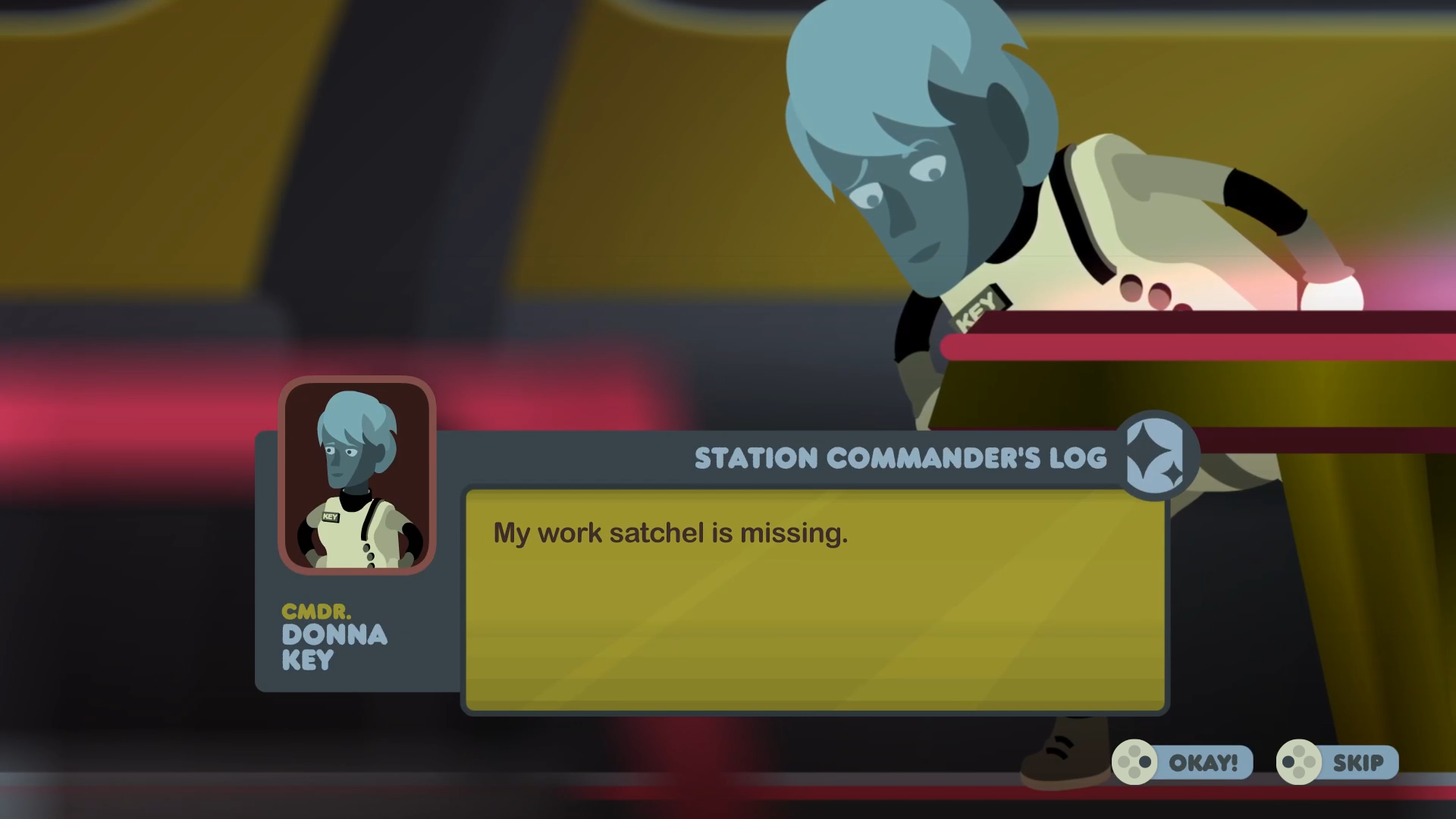1456x819 pixels.
Task: Select the star emblem log badge
Action: tap(1154, 457)
